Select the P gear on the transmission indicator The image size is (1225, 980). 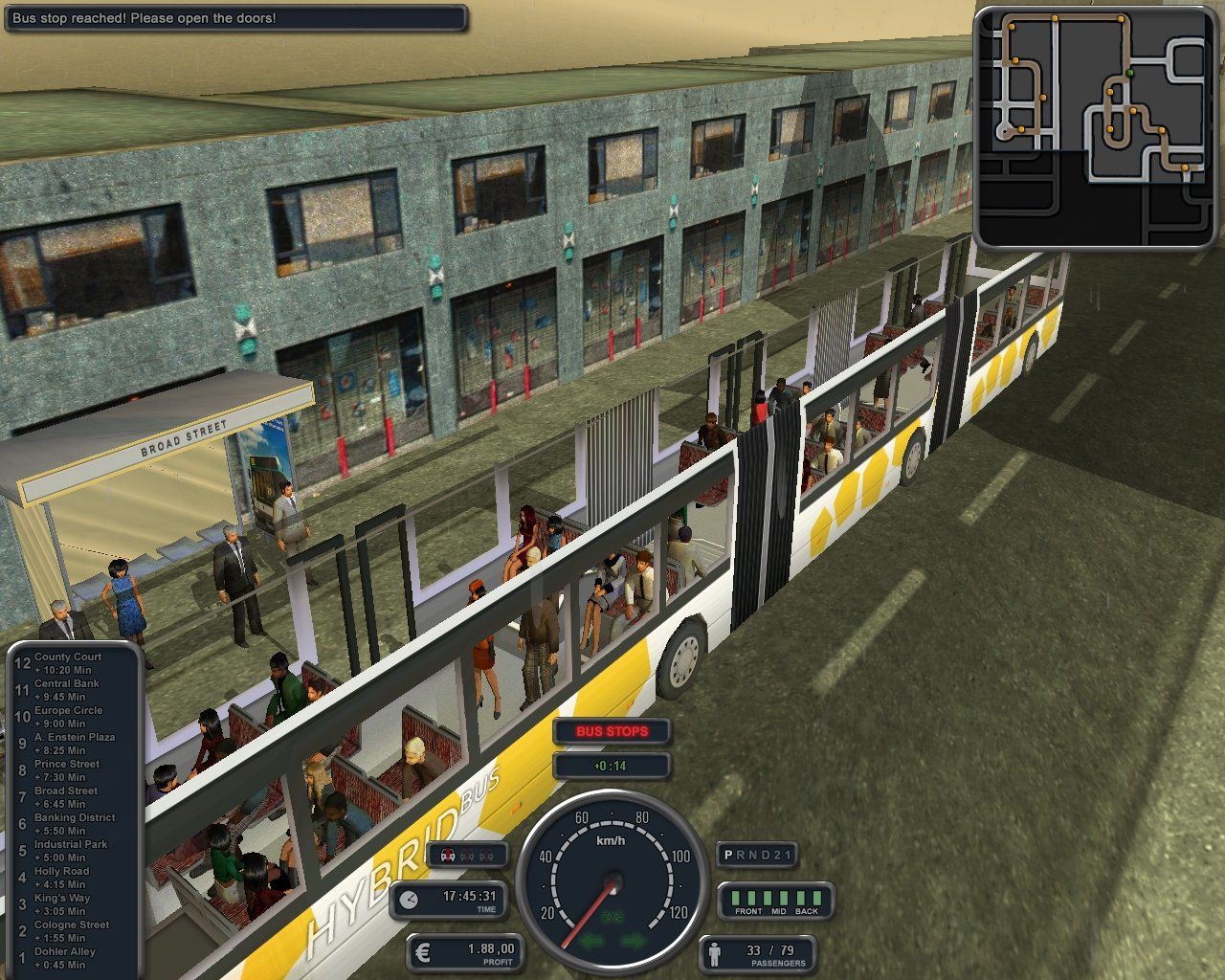point(727,855)
